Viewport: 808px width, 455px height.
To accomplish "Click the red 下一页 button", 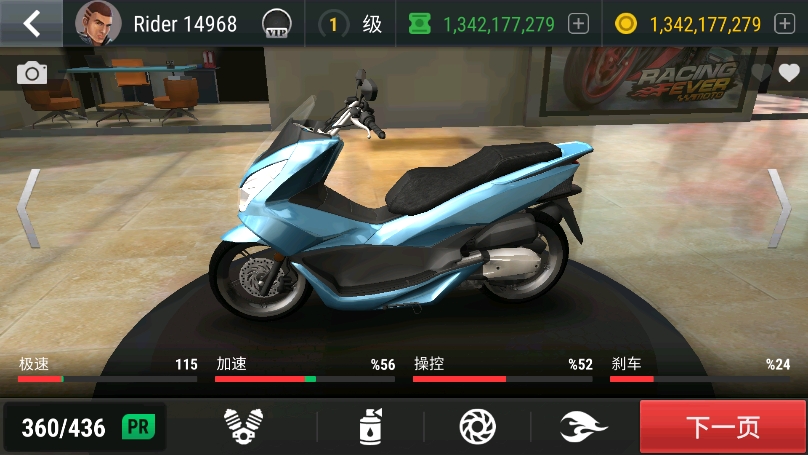I will pyautogui.click(x=722, y=427).
